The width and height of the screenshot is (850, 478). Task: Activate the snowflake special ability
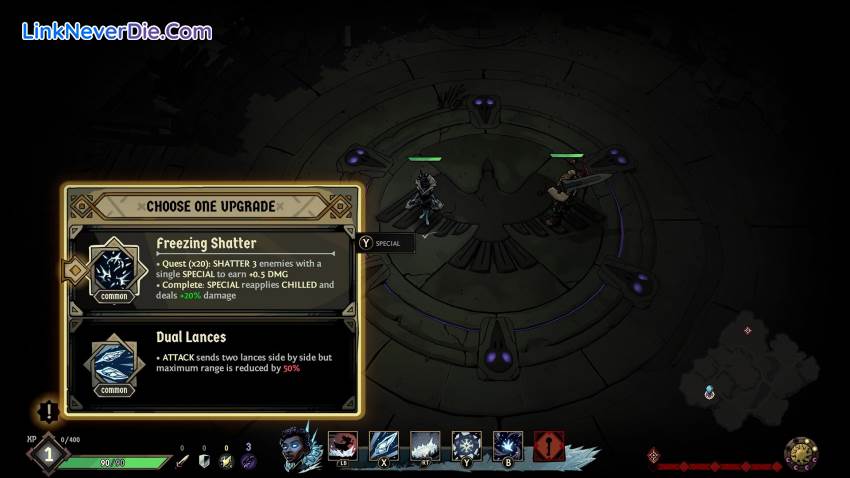pyautogui.click(x=466, y=446)
